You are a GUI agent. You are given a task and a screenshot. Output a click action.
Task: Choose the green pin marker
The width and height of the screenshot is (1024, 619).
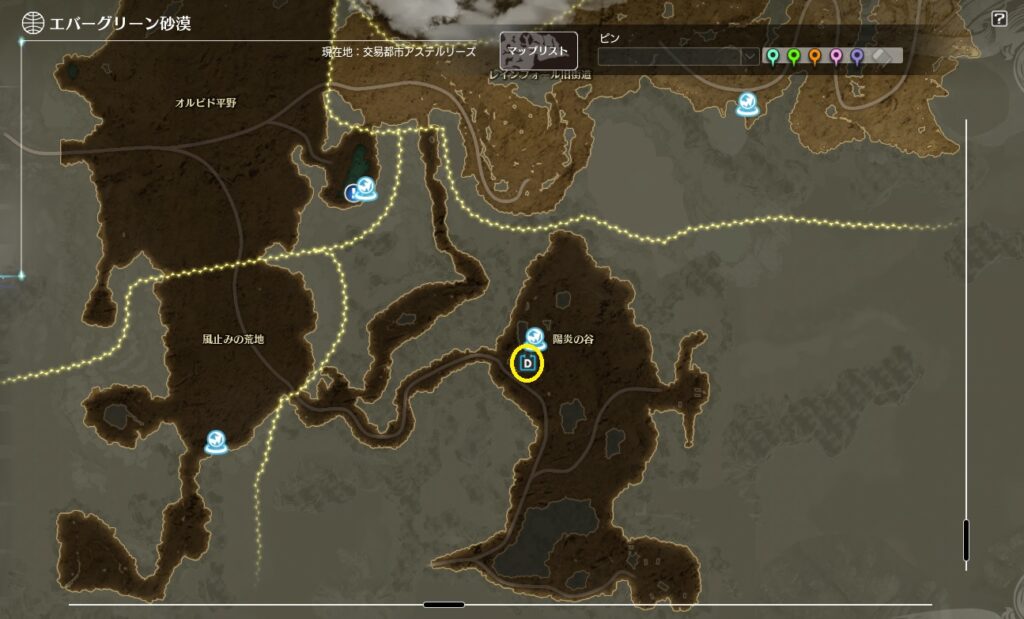(x=794, y=56)
